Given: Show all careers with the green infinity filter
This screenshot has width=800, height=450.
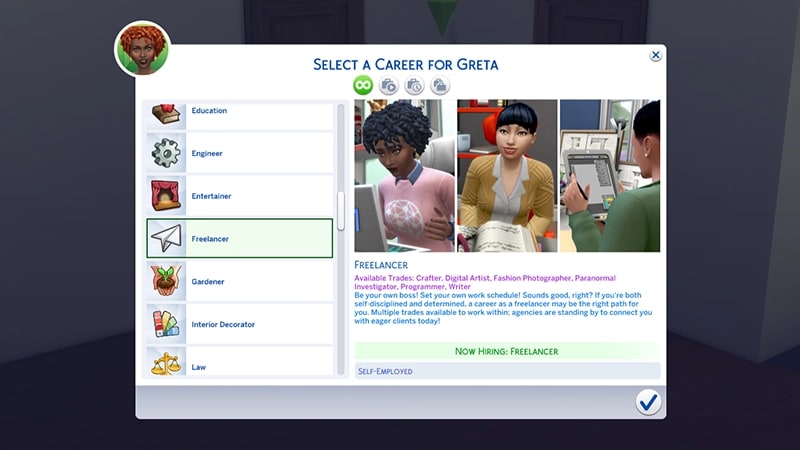Looking at the screenshot, I should (362, 86).
